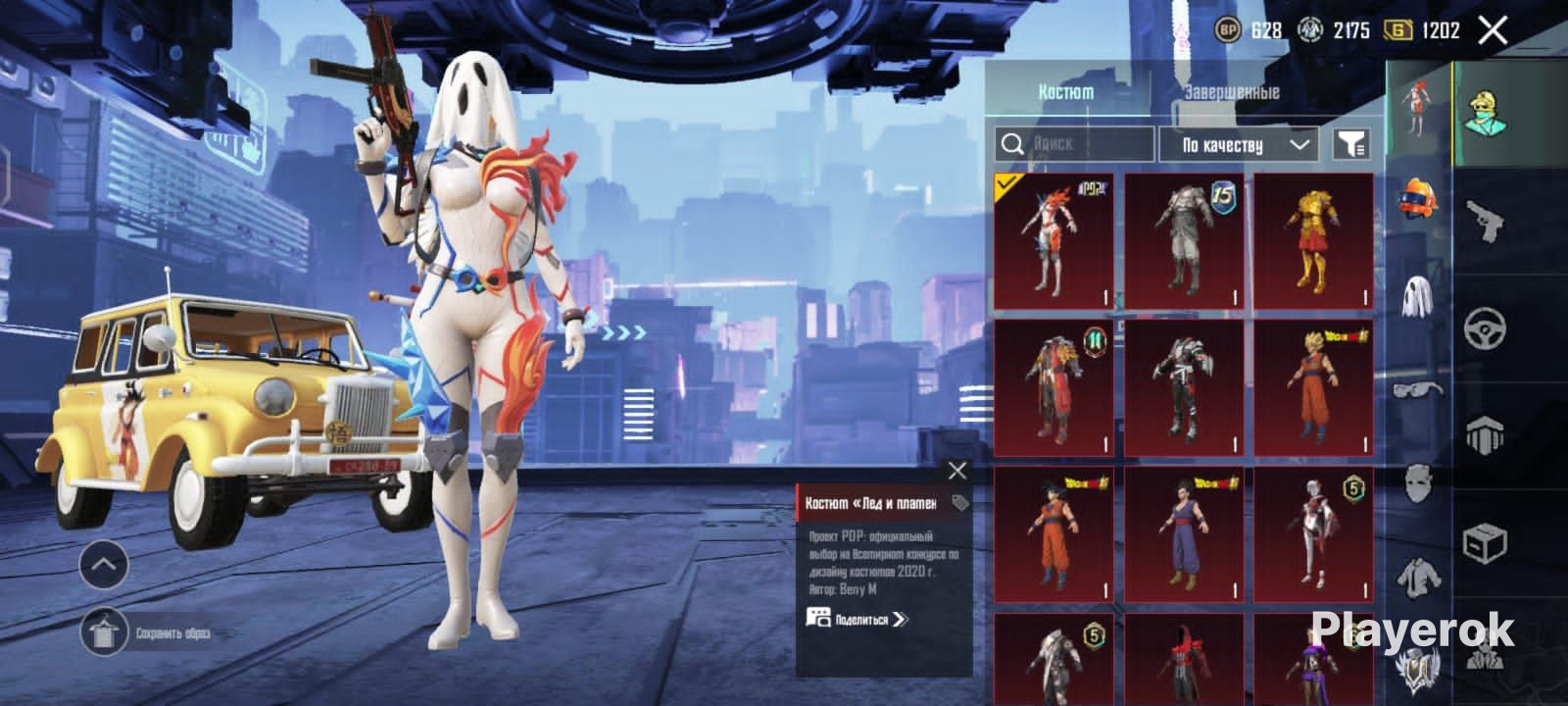Choose the golden armor costume
Viewport: 1568px width, 706px height.
pyautogui.click(x=1313, y=240)
